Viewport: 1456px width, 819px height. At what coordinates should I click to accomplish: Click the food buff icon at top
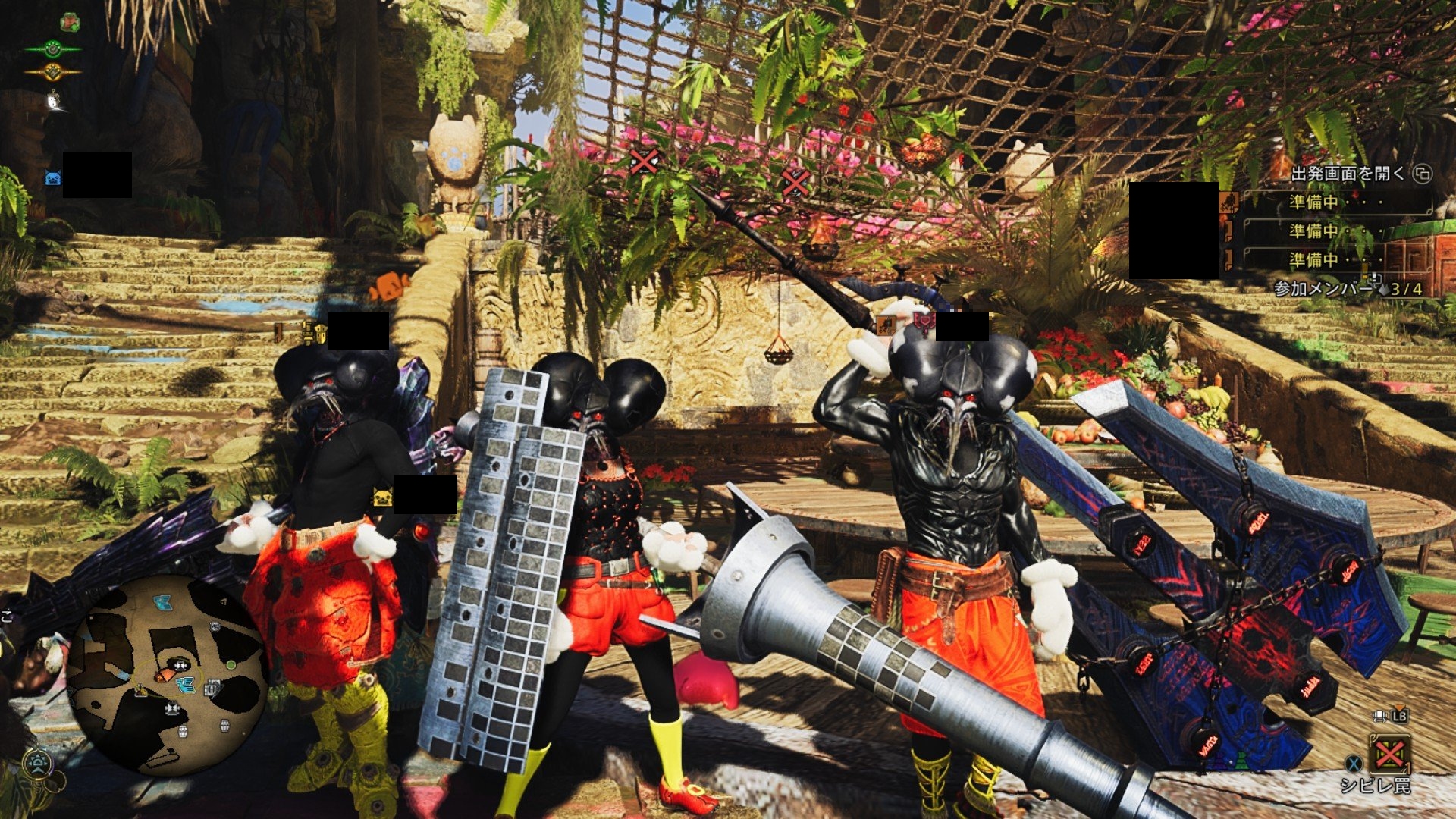point(70,22)
